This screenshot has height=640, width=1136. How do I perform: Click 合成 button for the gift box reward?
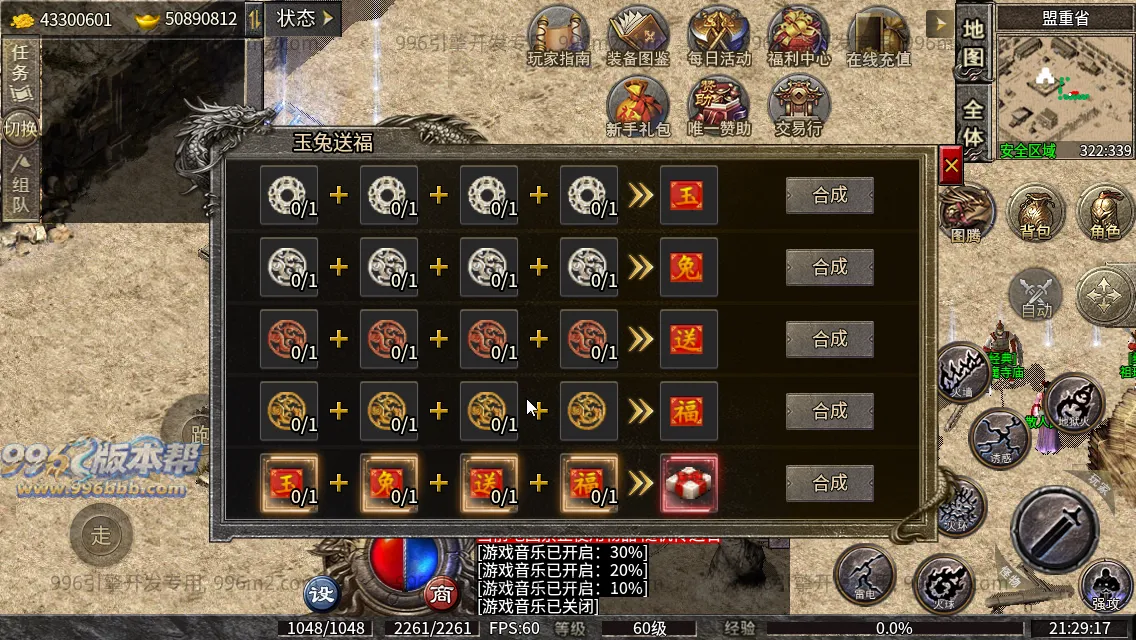pyautogui.click(x=829, y=484)
